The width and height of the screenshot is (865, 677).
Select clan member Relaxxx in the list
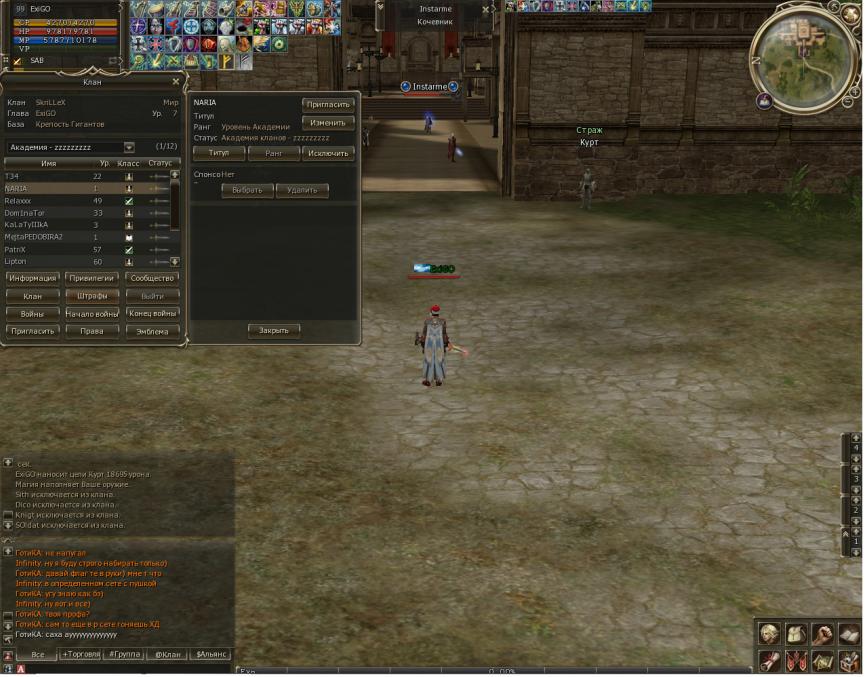pos(18,200)
